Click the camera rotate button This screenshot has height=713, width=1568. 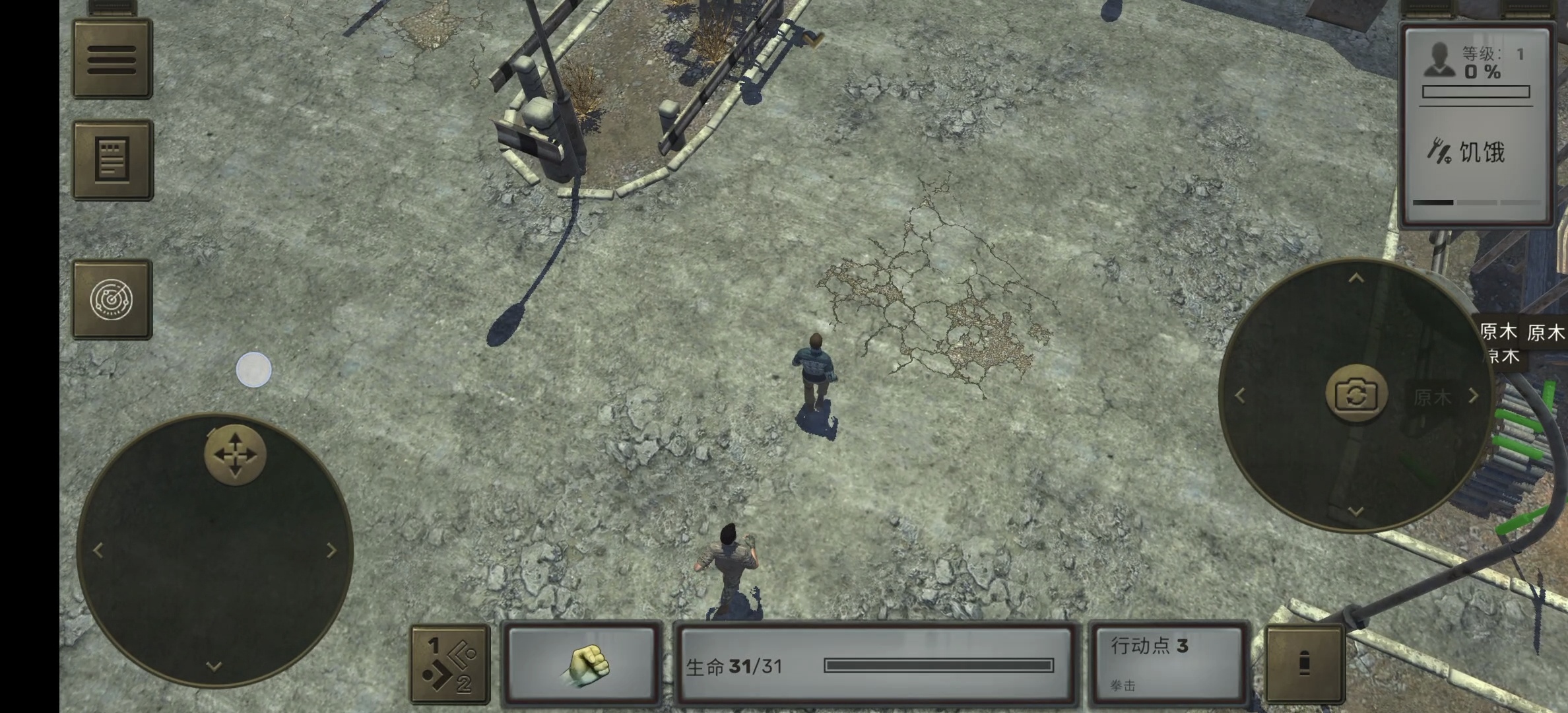pos(1356,395)
